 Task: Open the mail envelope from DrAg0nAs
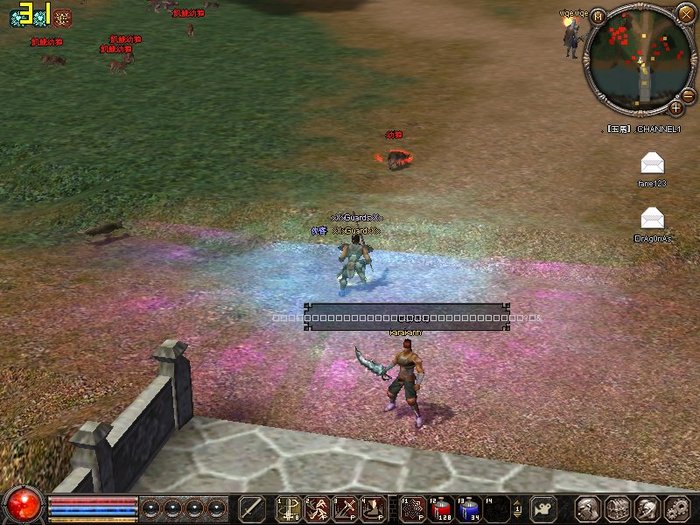[652, 216]
